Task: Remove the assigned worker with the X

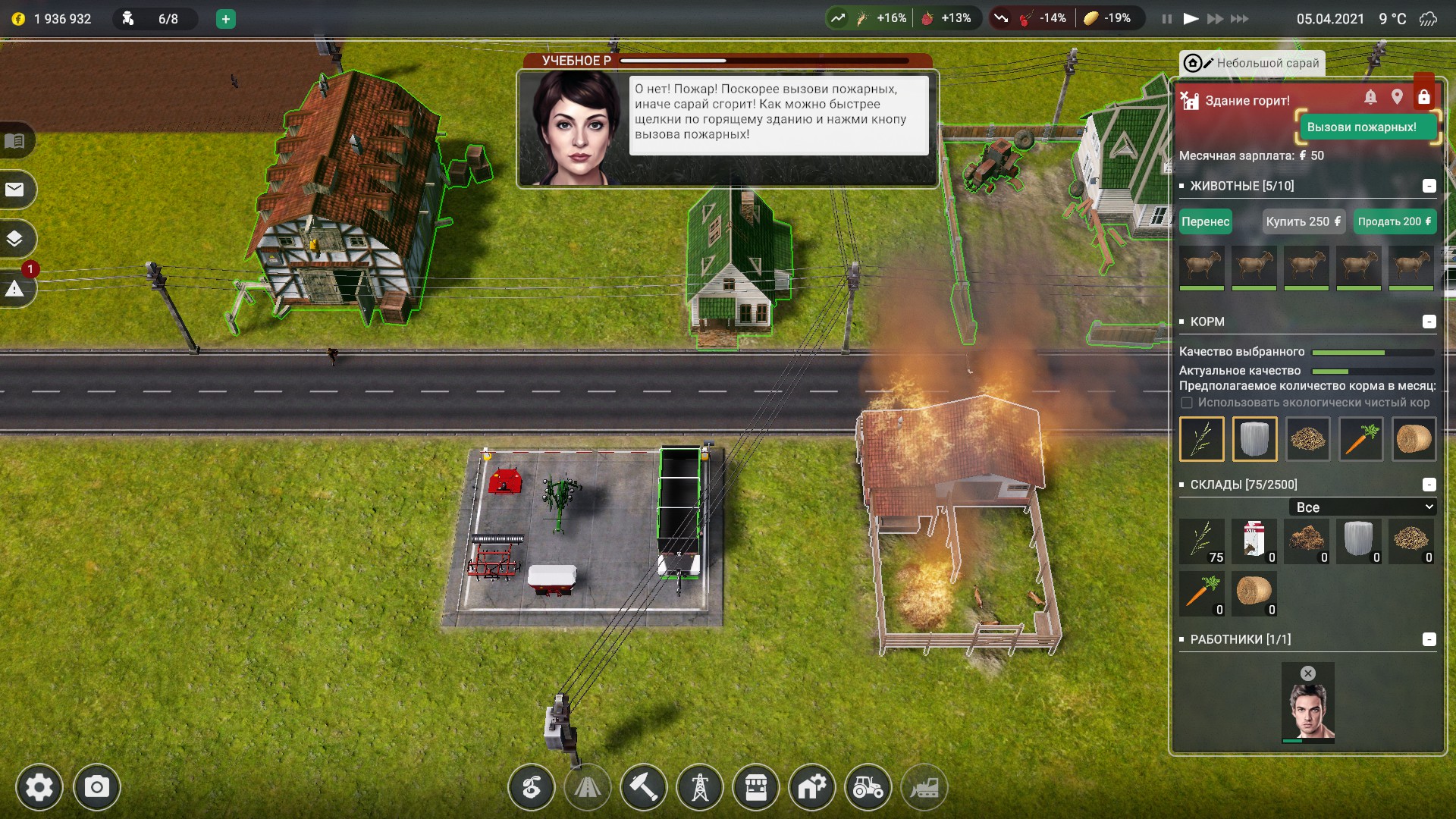Action: click(1308, 673)
